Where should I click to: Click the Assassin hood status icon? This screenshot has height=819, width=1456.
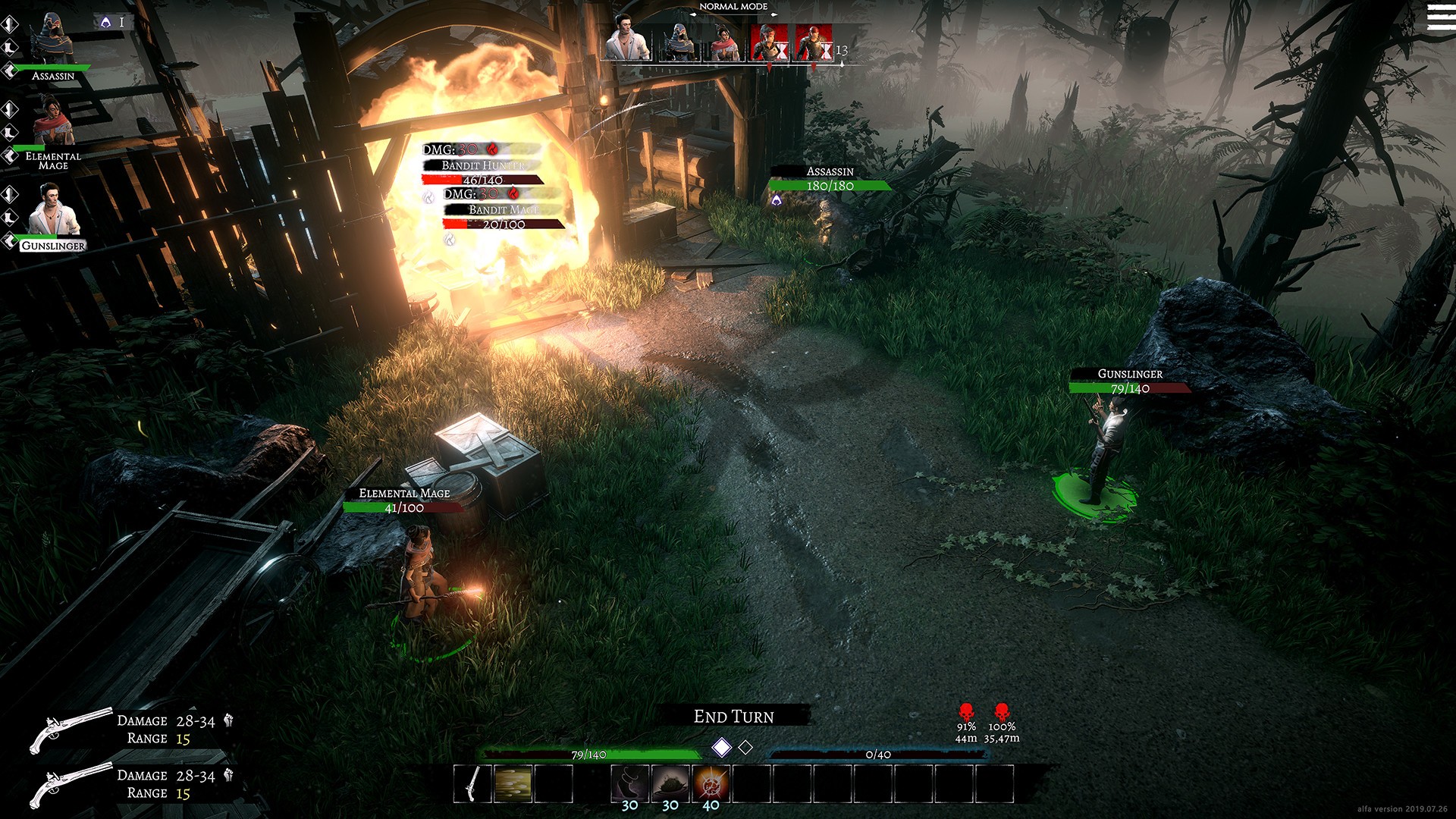[x=105, y=22]
